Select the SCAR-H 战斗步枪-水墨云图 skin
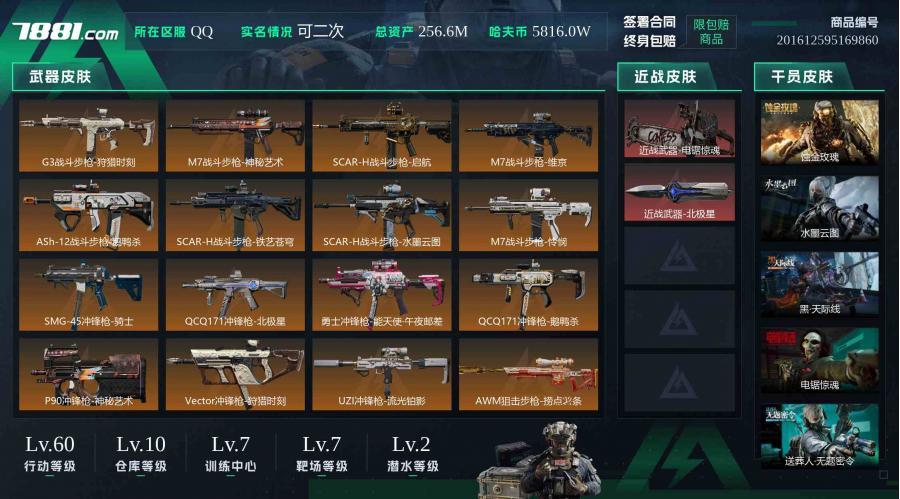This screenshot has width=900, height=499. pos(382,214)
